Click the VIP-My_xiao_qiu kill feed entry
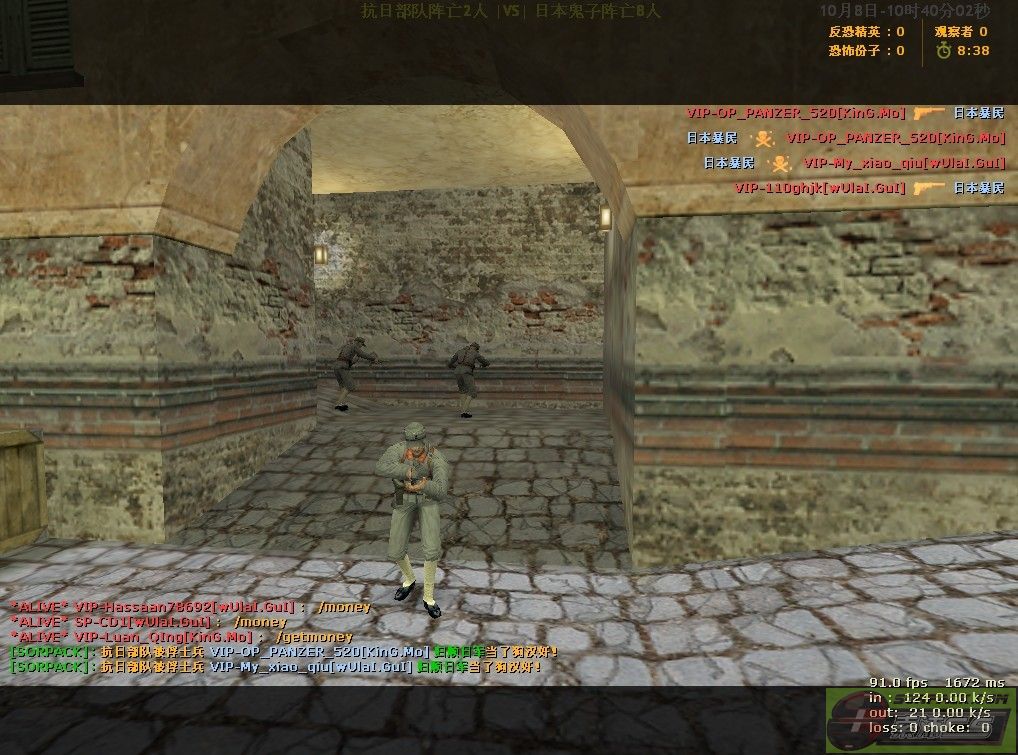This screenshot has width=1018, height=755. pos(856,163)
